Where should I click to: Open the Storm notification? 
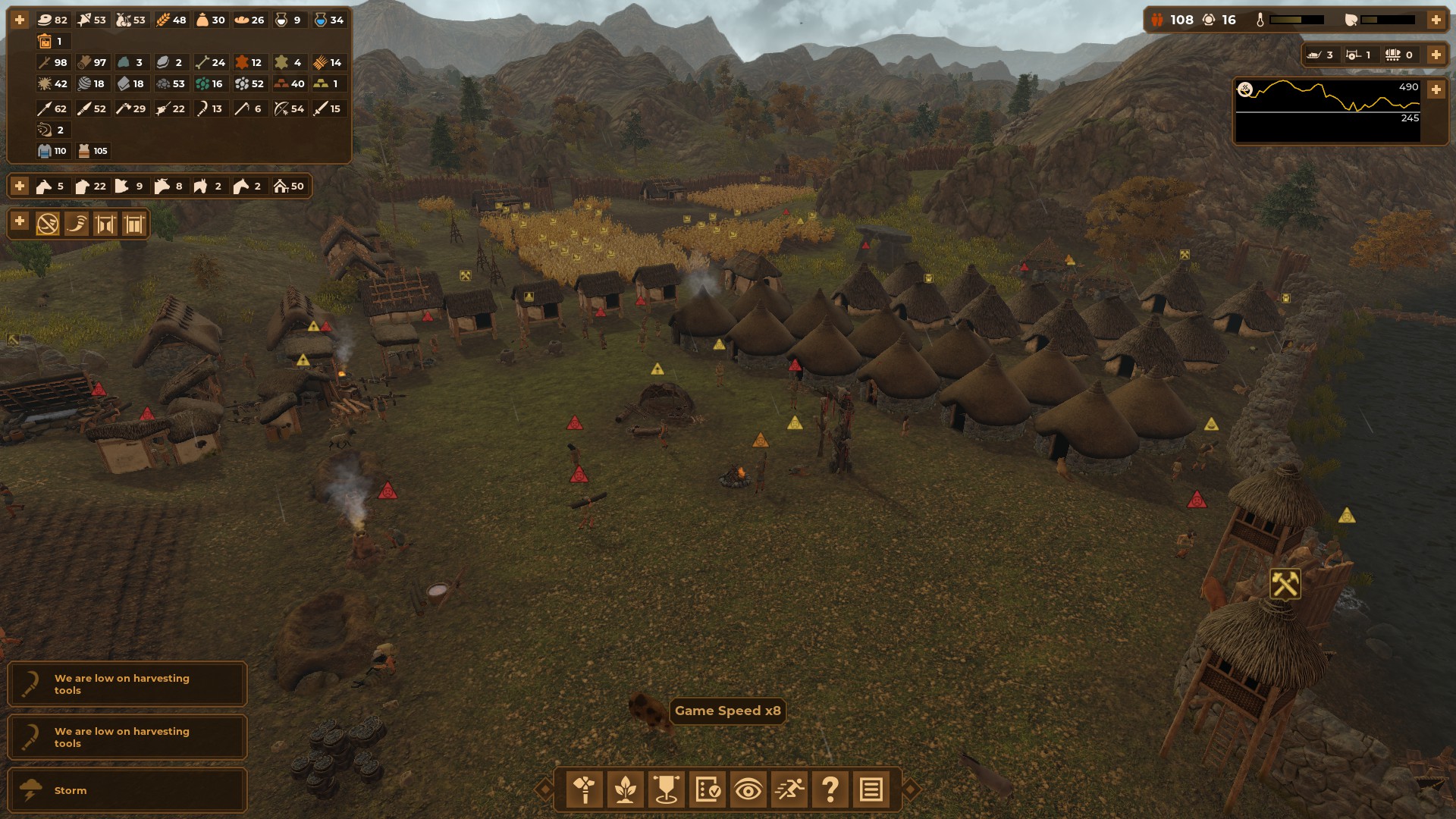click(x=127, y=790)
